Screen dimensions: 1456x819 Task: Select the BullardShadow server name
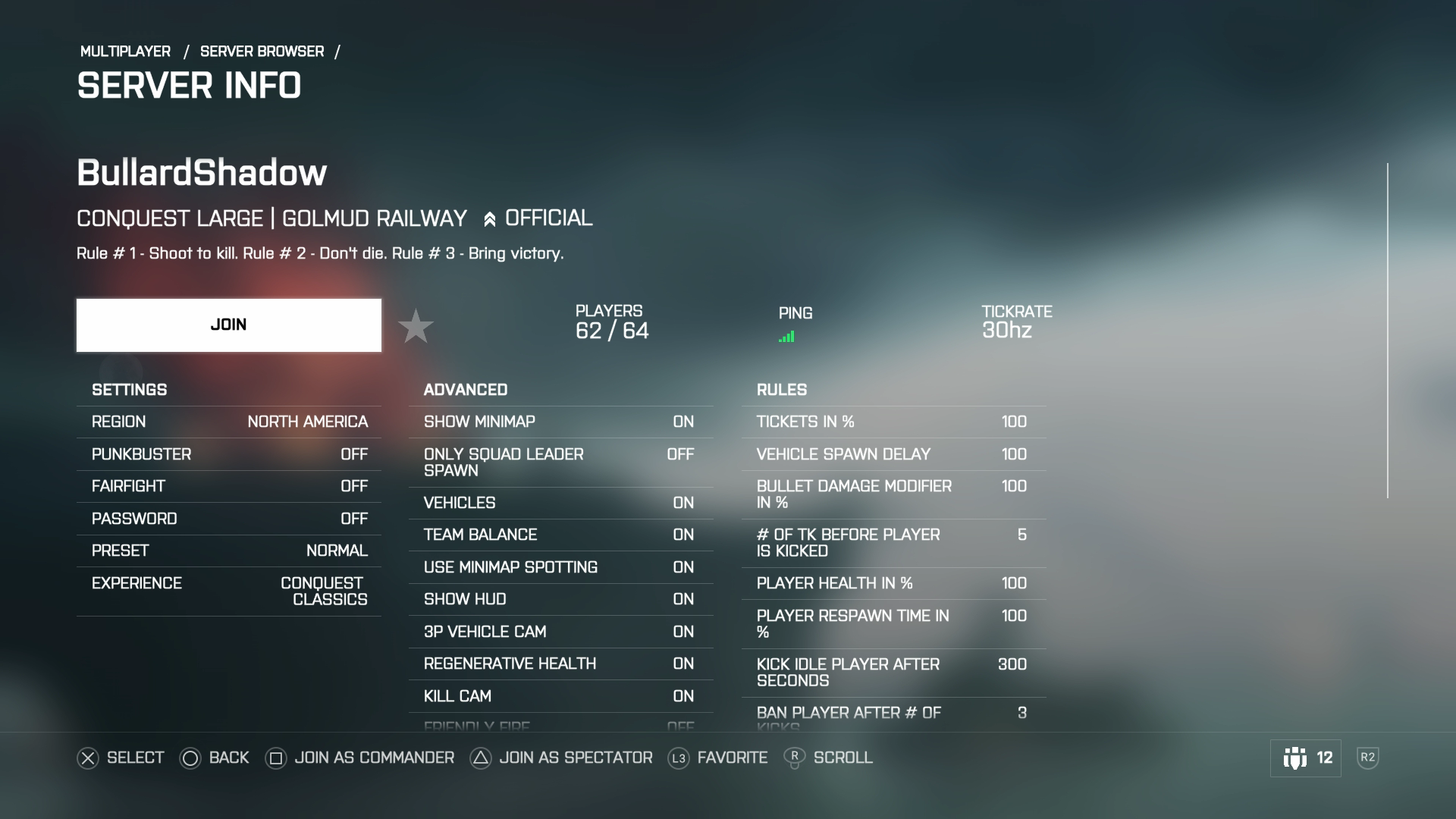coord(201,173)
